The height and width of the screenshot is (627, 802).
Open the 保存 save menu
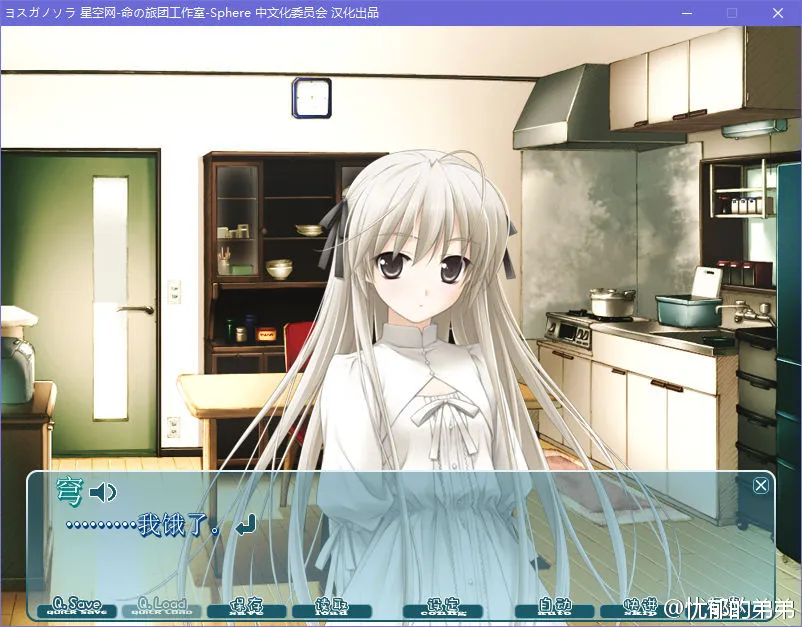(246, 607)
